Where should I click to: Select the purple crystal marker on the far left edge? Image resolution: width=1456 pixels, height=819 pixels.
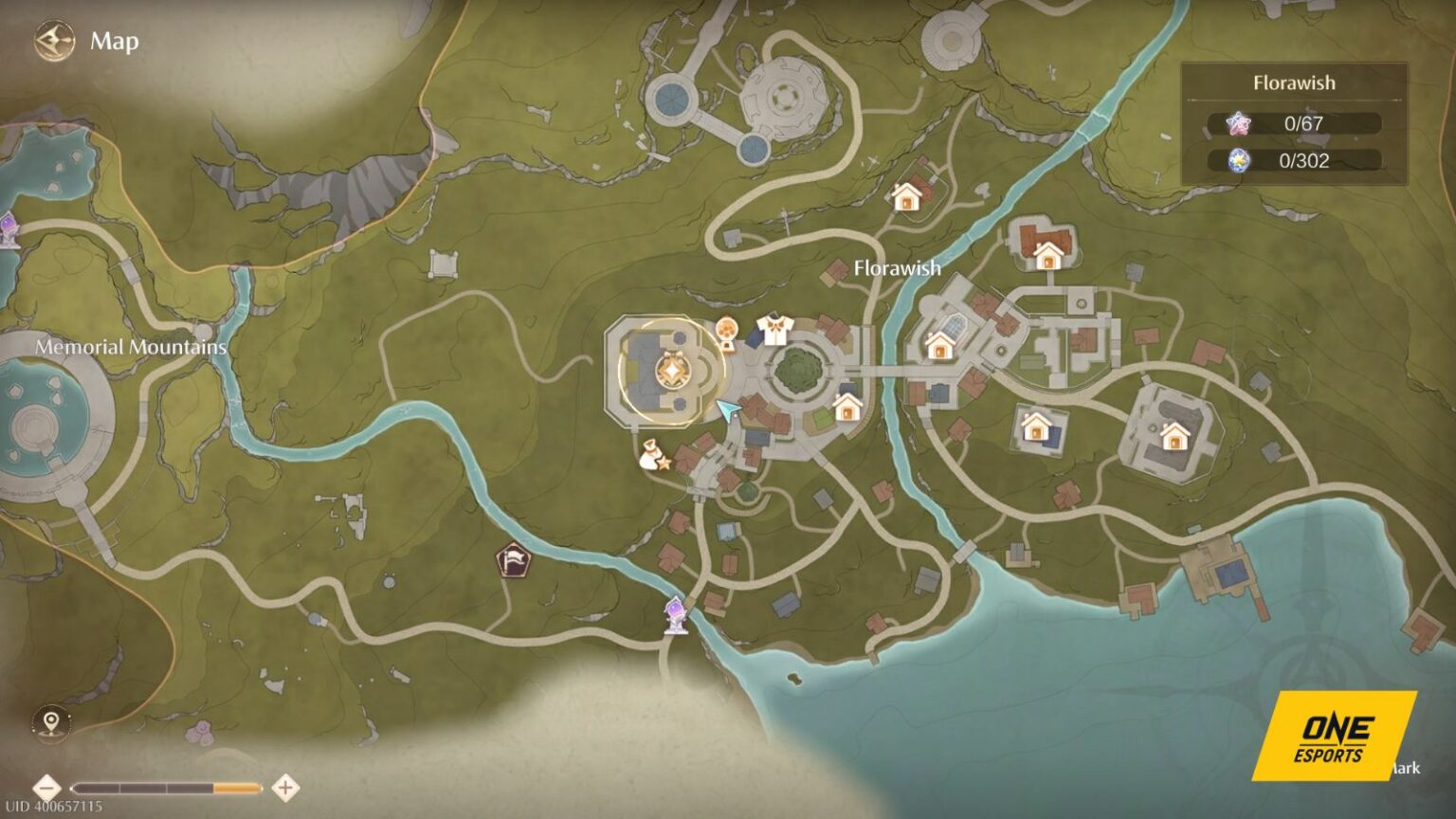click(x=7, y=226)
